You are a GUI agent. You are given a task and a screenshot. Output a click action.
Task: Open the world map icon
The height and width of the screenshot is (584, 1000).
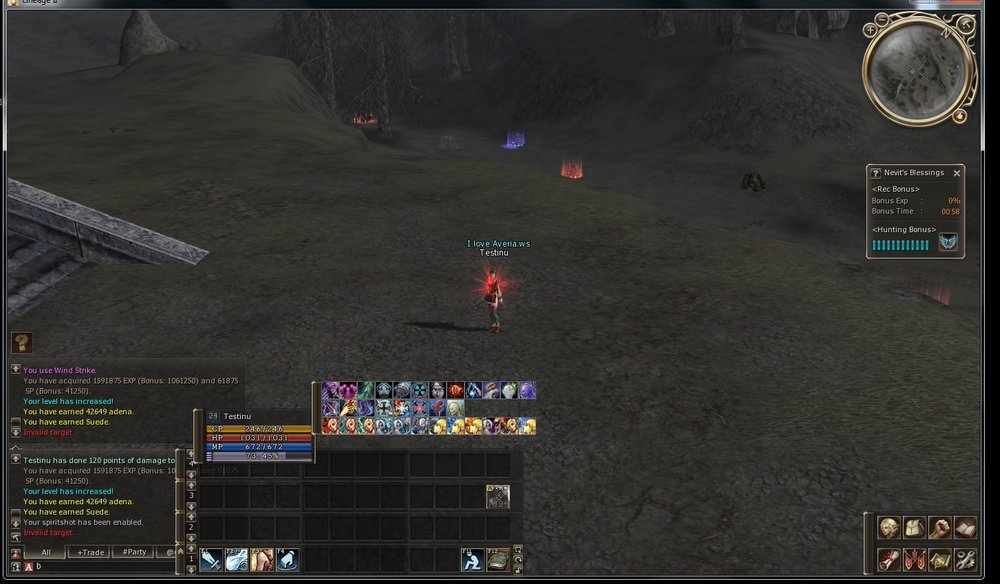(939, 559)
